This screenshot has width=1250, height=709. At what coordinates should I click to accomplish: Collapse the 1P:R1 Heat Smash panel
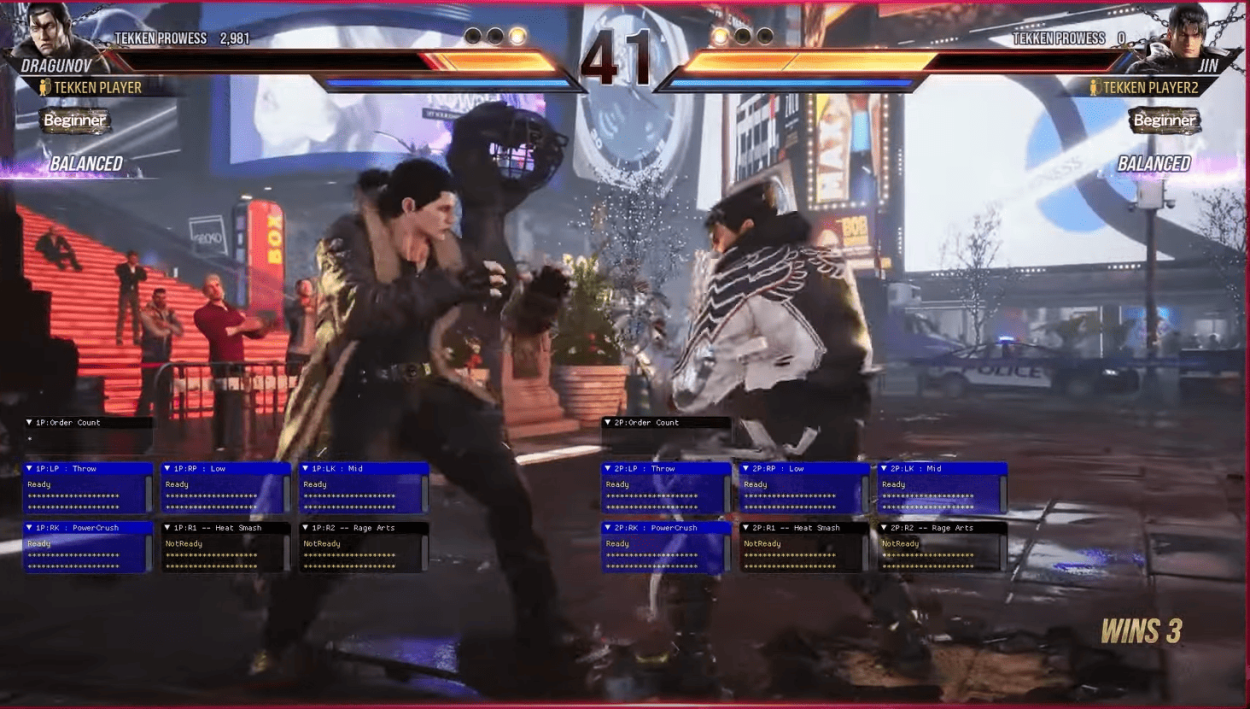point(168,528)
